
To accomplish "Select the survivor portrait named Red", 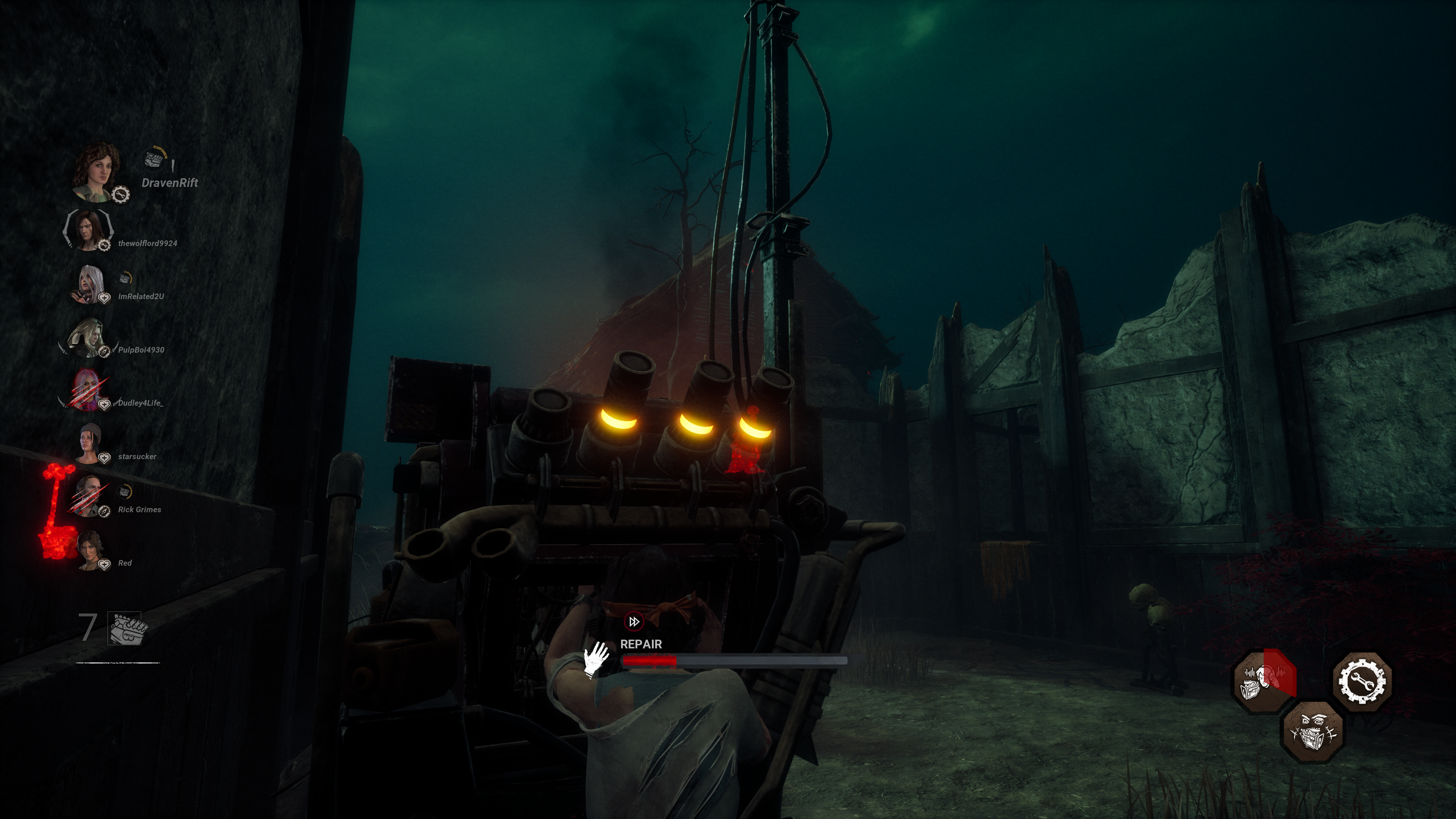I will 91,550.
